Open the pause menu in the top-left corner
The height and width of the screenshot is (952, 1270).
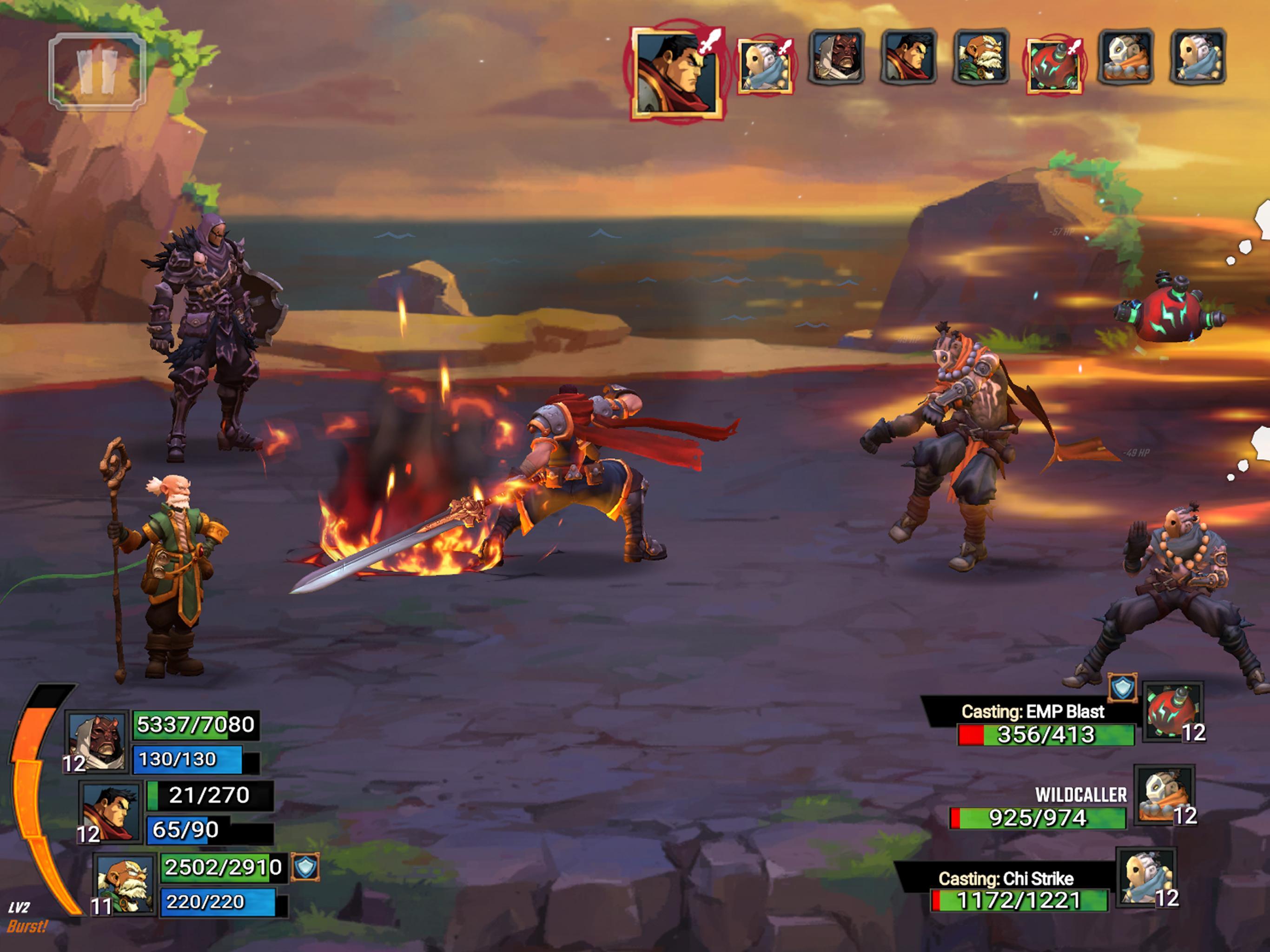[98, 69]
